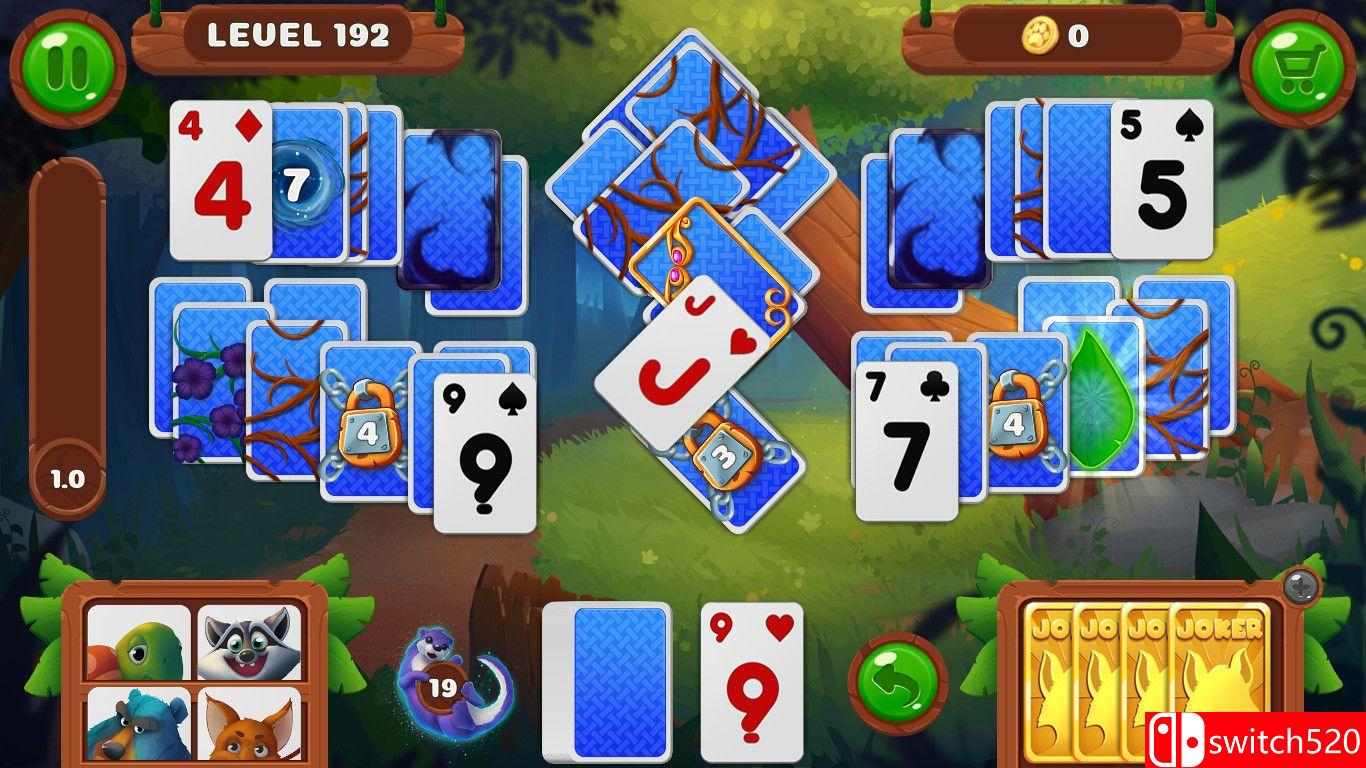
Task: Click the bear portrait
Action: pos(136,725)
